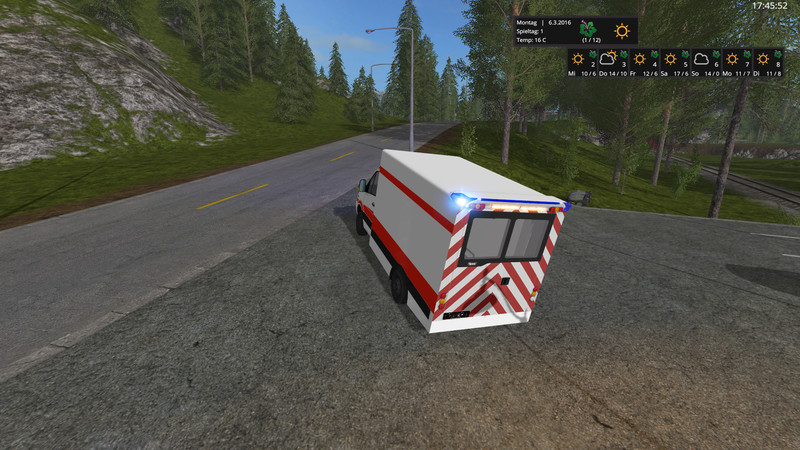800x450 pixels.
Task: Choose the Fr forecast day tile
Action: click(x=645, y=63)
